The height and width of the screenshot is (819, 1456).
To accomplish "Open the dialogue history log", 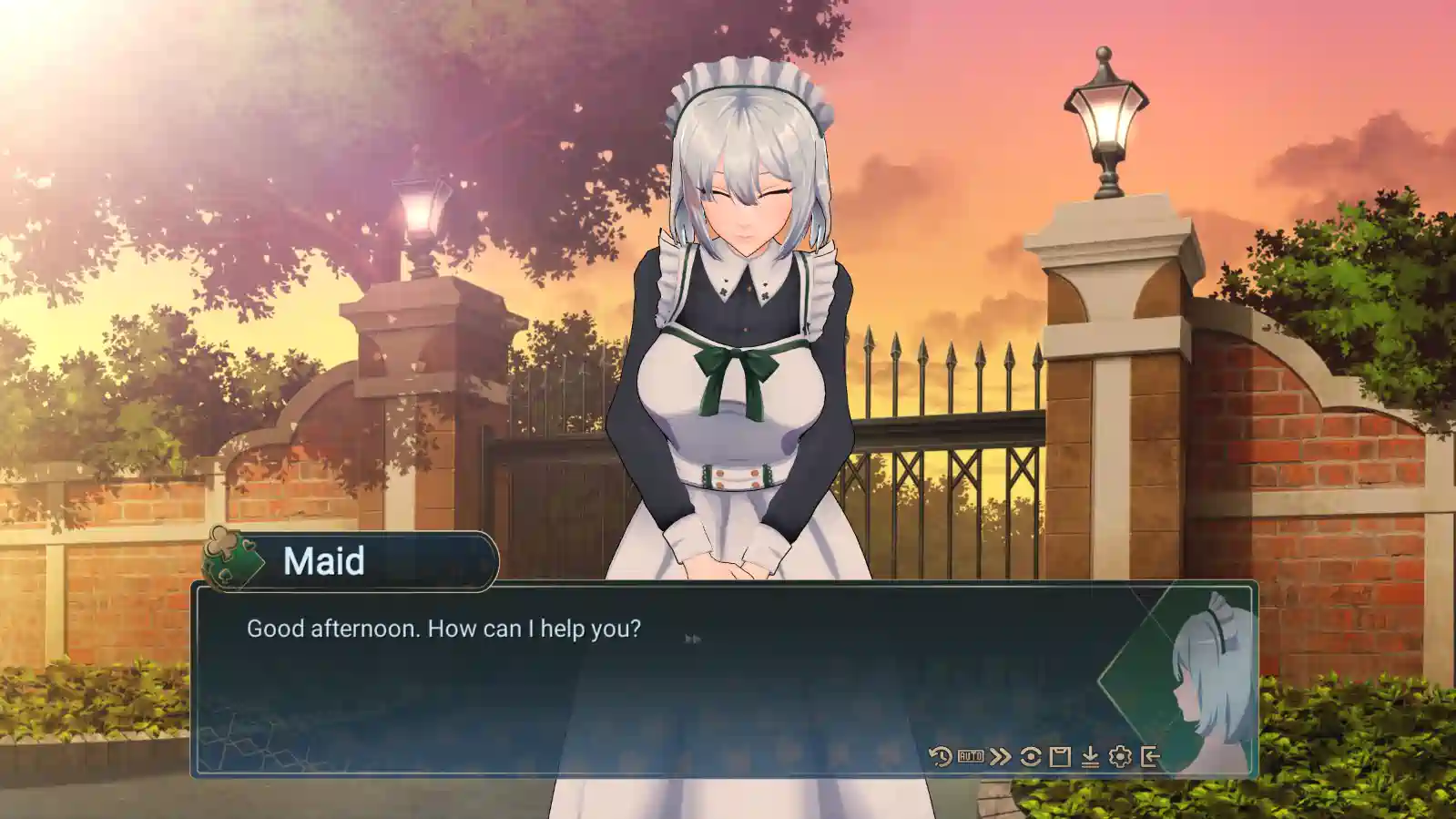I will click(941, 756).
